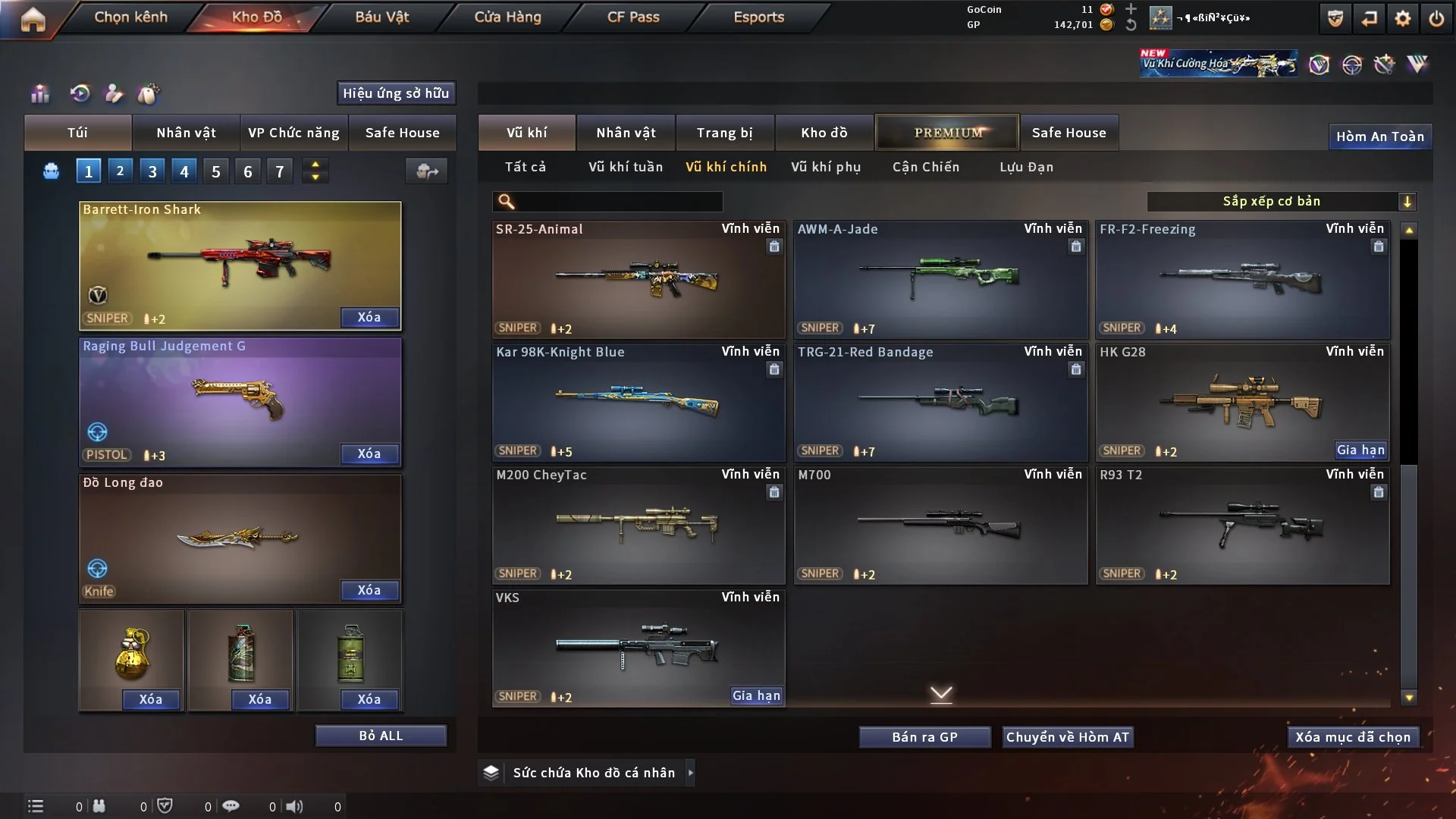1456x819 pixels.
Task: Click Bỏ ALL to unequip everything
Action: (381, 736)
